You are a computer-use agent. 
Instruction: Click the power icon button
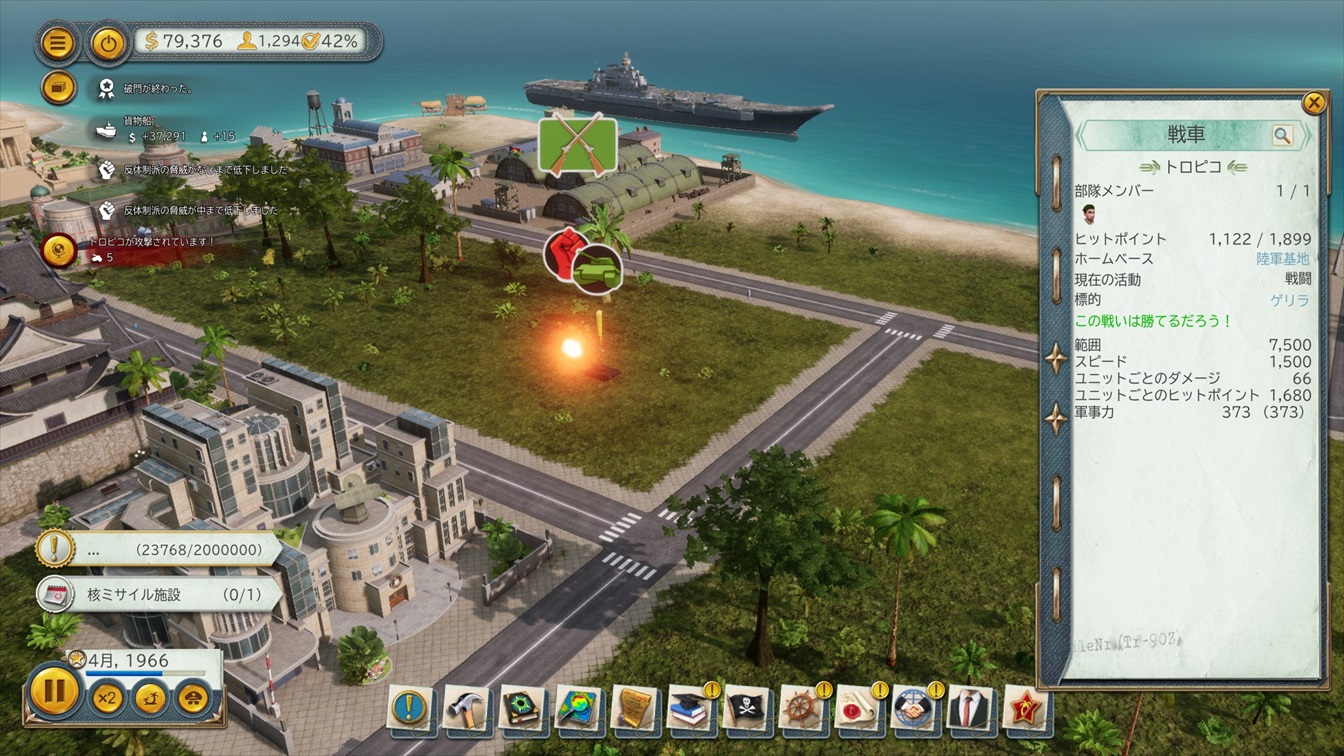[107, 42]
